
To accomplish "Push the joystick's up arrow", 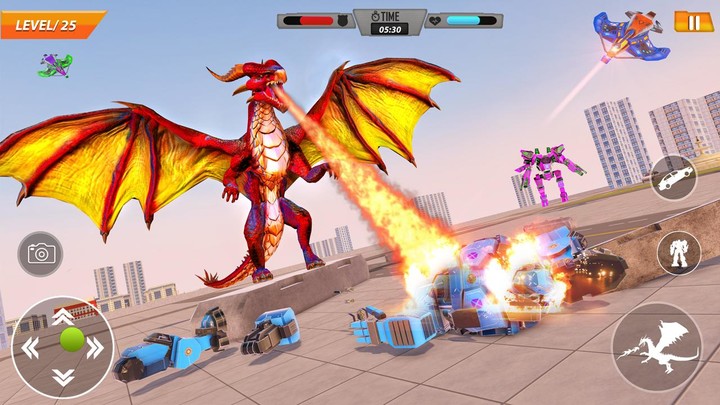I will point(62,316).
